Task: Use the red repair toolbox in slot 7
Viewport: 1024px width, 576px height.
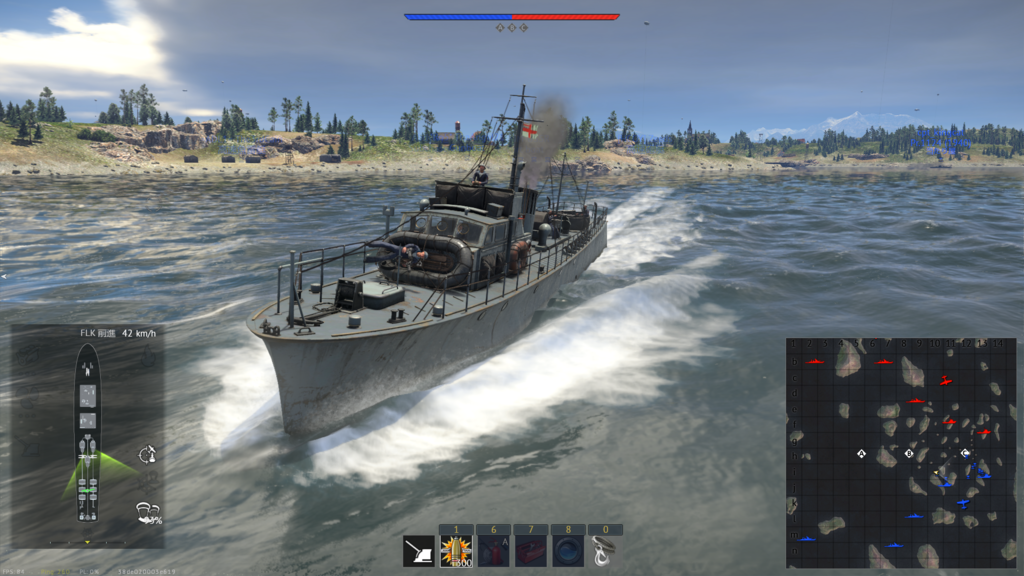Action: point(530,551)
